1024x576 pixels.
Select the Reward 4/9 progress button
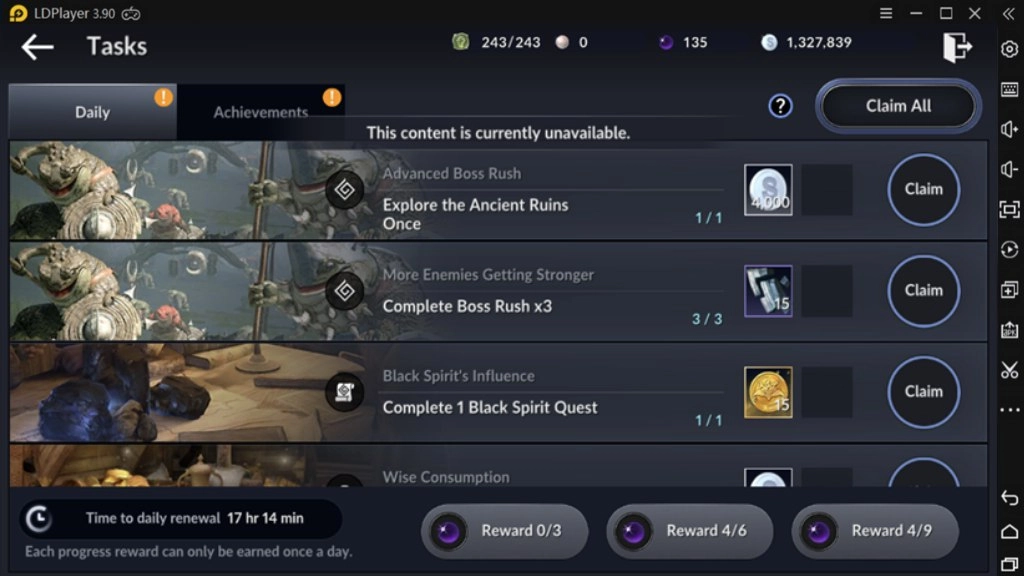coord(874,531)
